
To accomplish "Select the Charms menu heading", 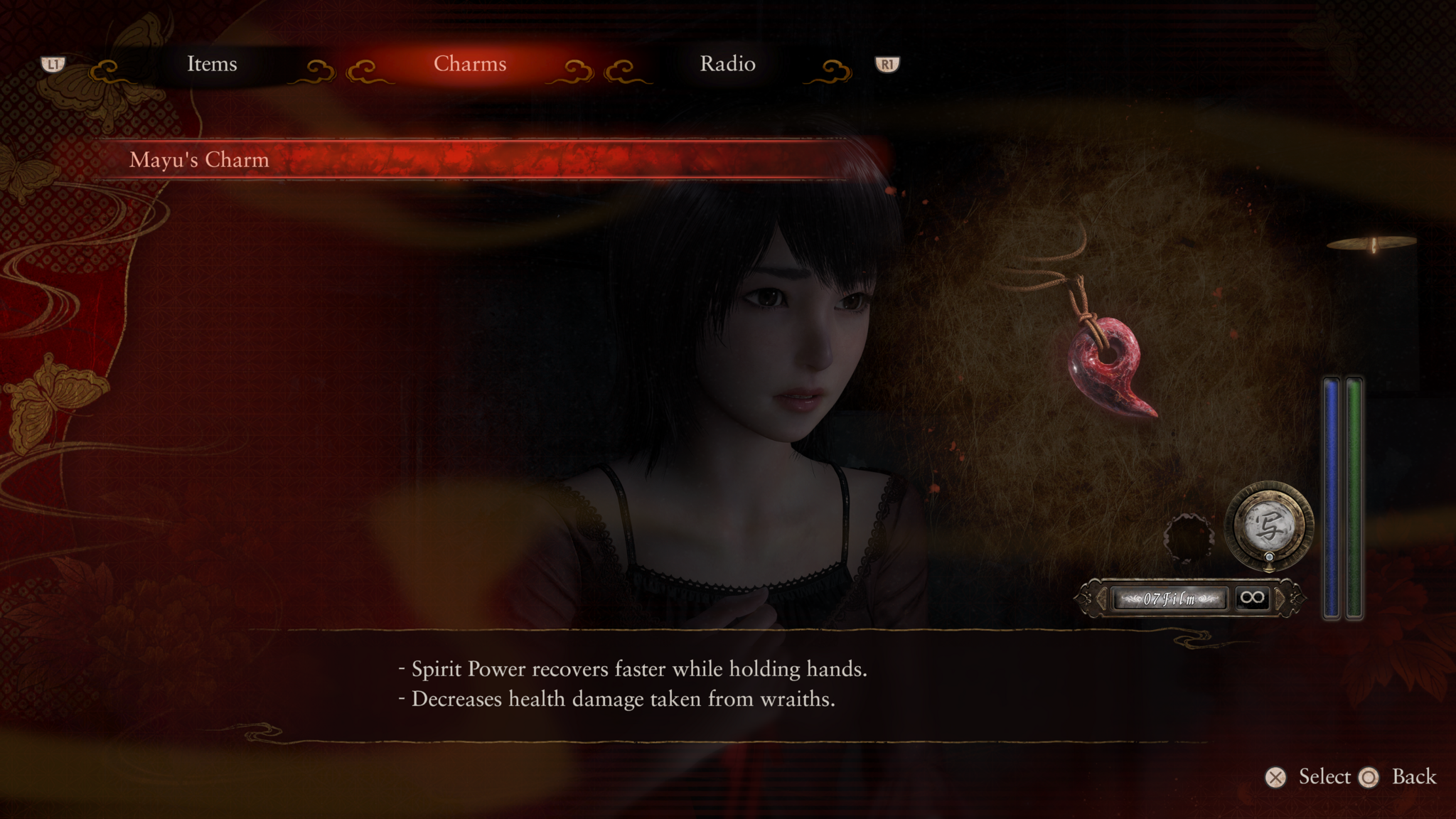I will click(x=470, y=65).
